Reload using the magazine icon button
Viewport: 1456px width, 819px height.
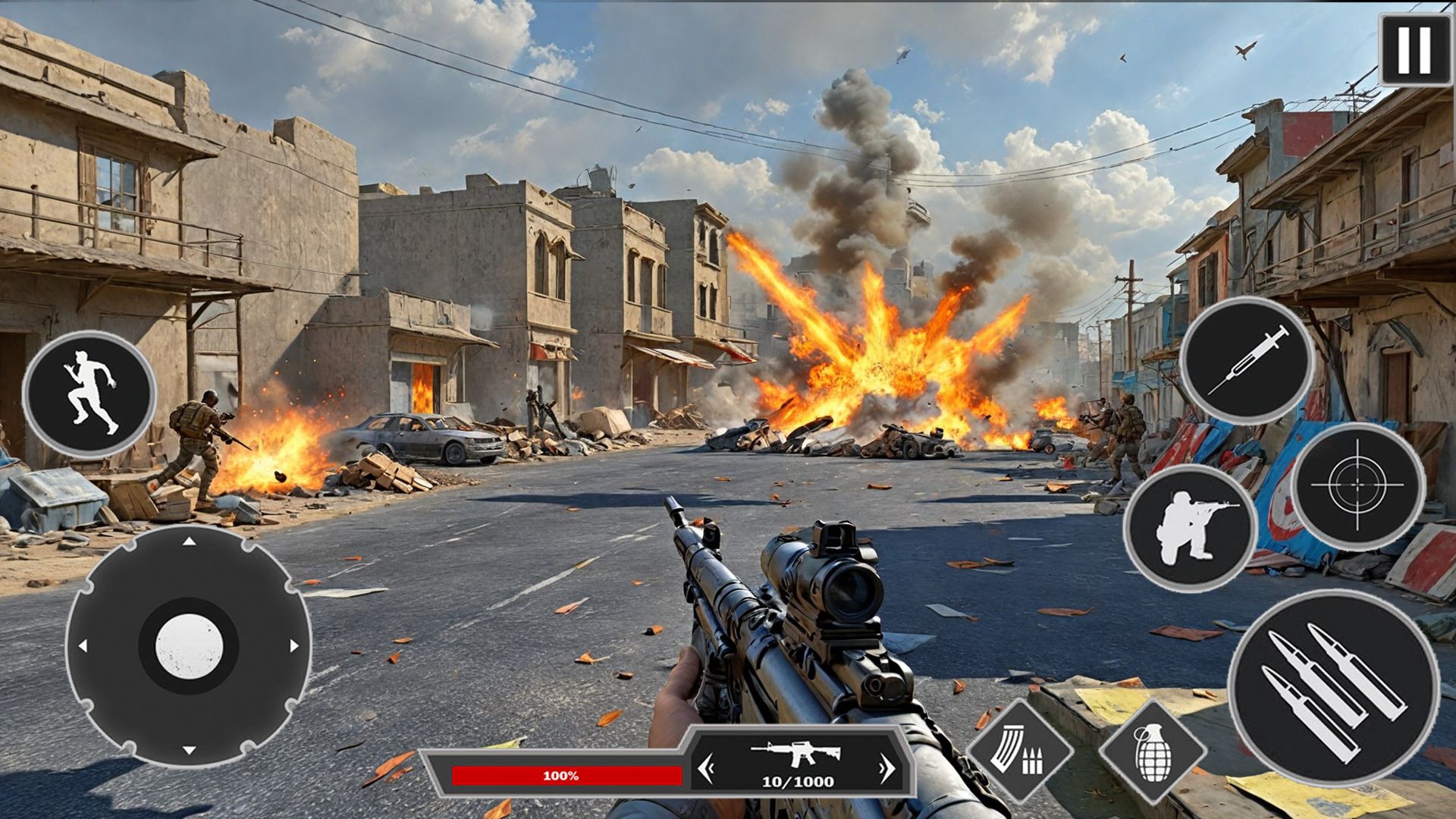pos(1019,751)
